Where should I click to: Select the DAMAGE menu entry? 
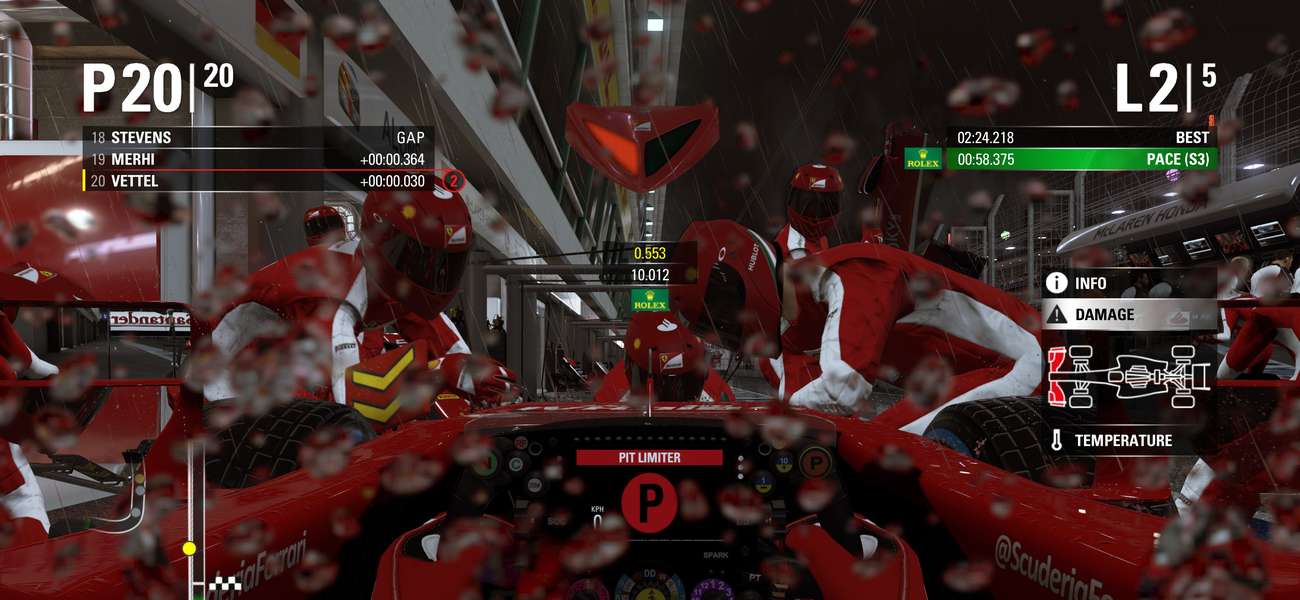pyautogui.click(x=1128, y=314)
